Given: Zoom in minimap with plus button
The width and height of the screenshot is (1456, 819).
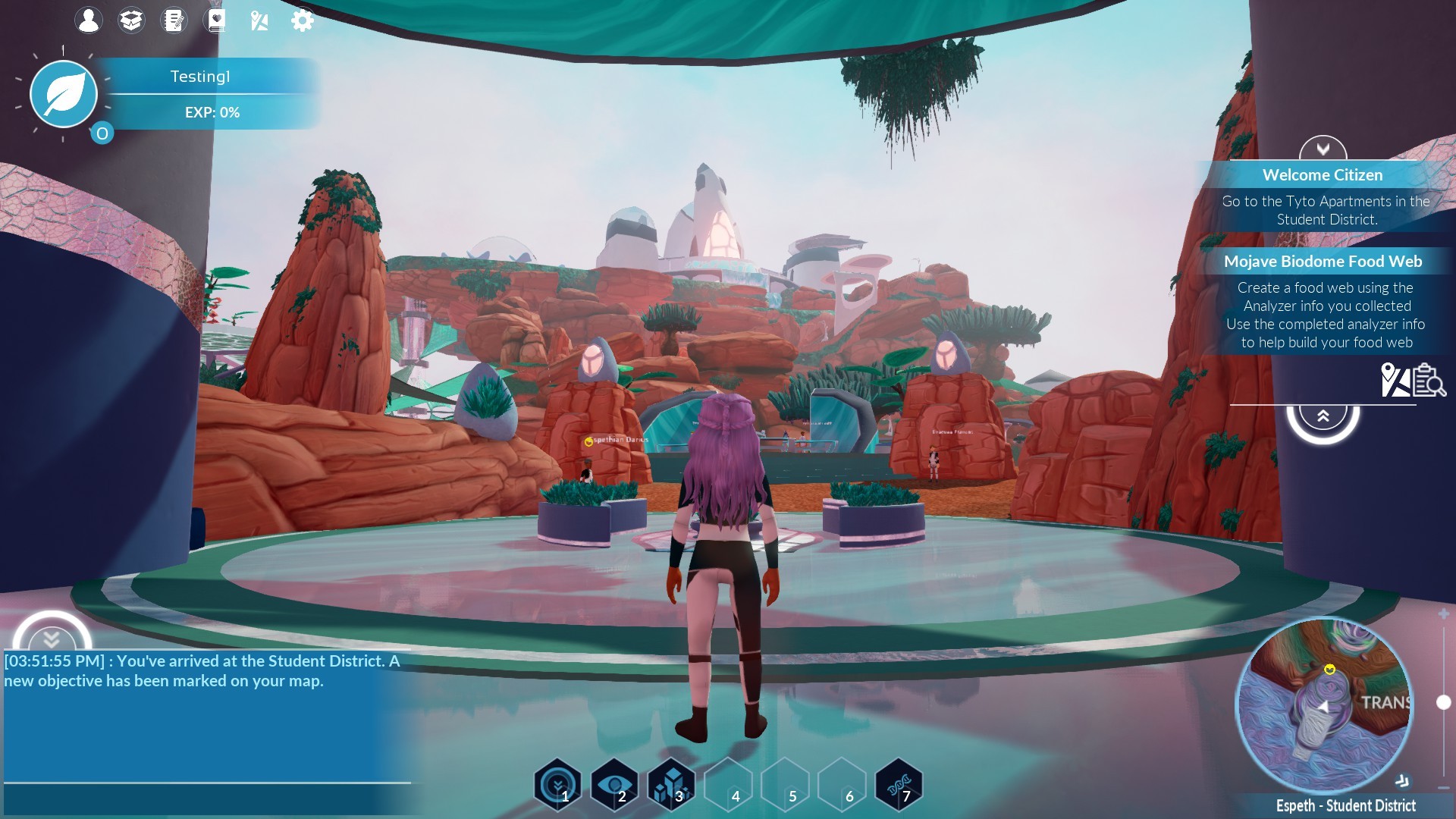Looking at the screenshot, I should (x=1443, y=614).
